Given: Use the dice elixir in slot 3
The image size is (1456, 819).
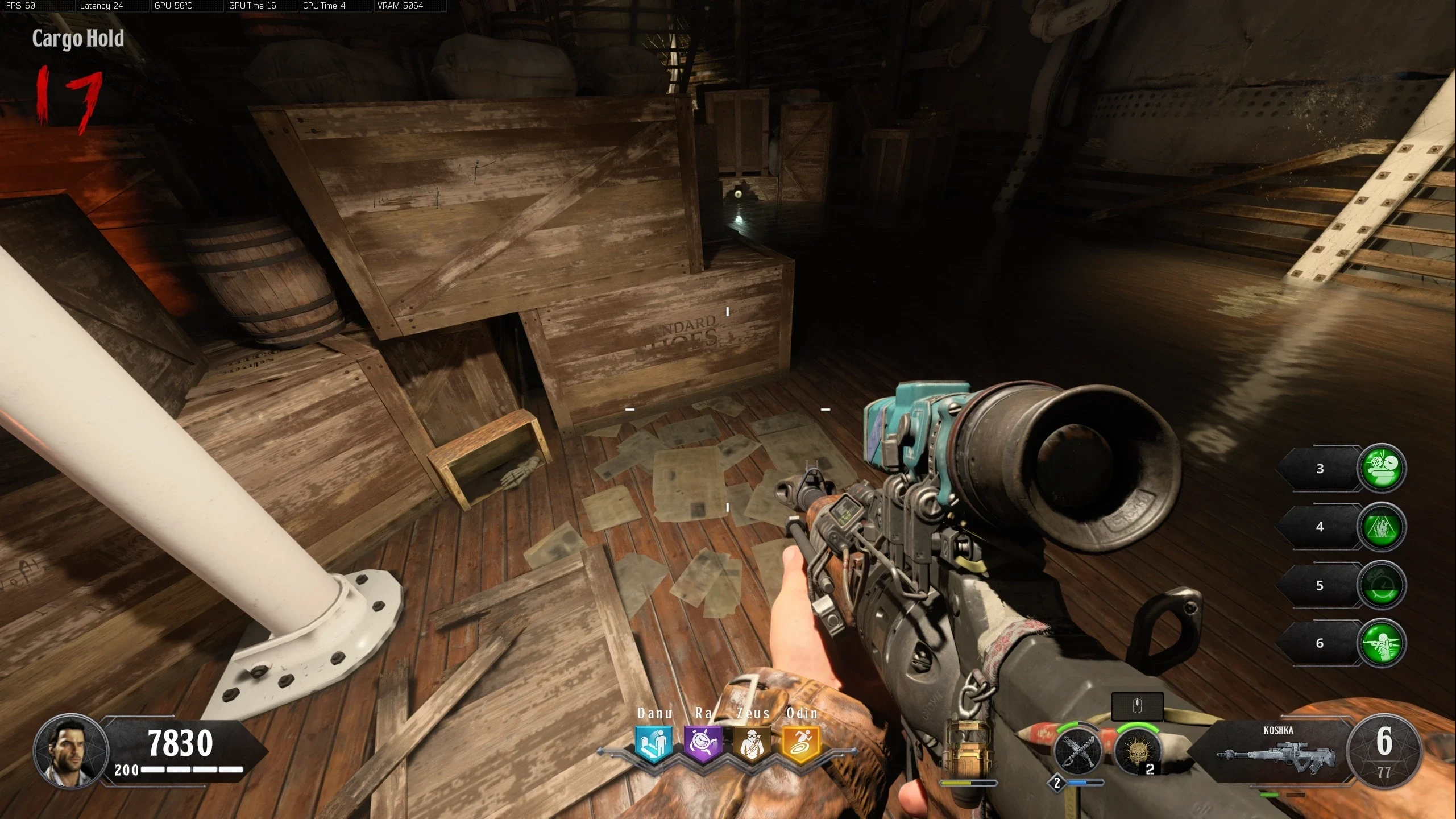Looking at the screenshot, I should pyautogui.click(x=1382, y=468).
